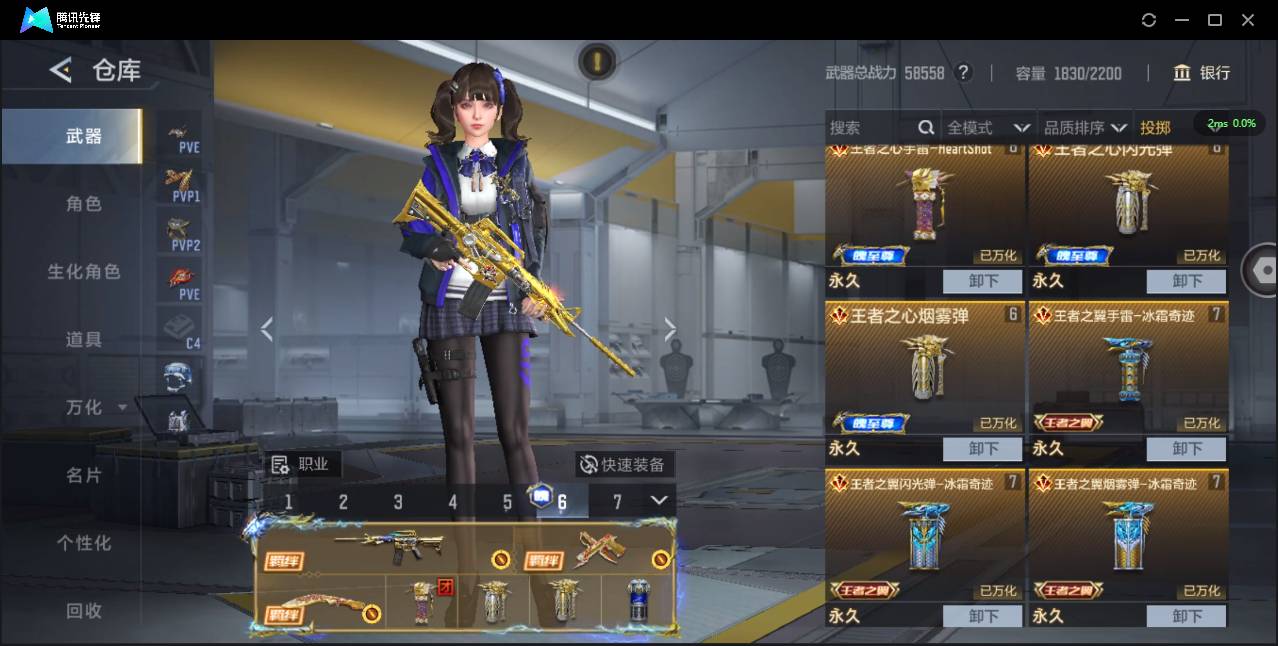Open the 银行 bank
Screen dimensions: 1278x646
1202,73
